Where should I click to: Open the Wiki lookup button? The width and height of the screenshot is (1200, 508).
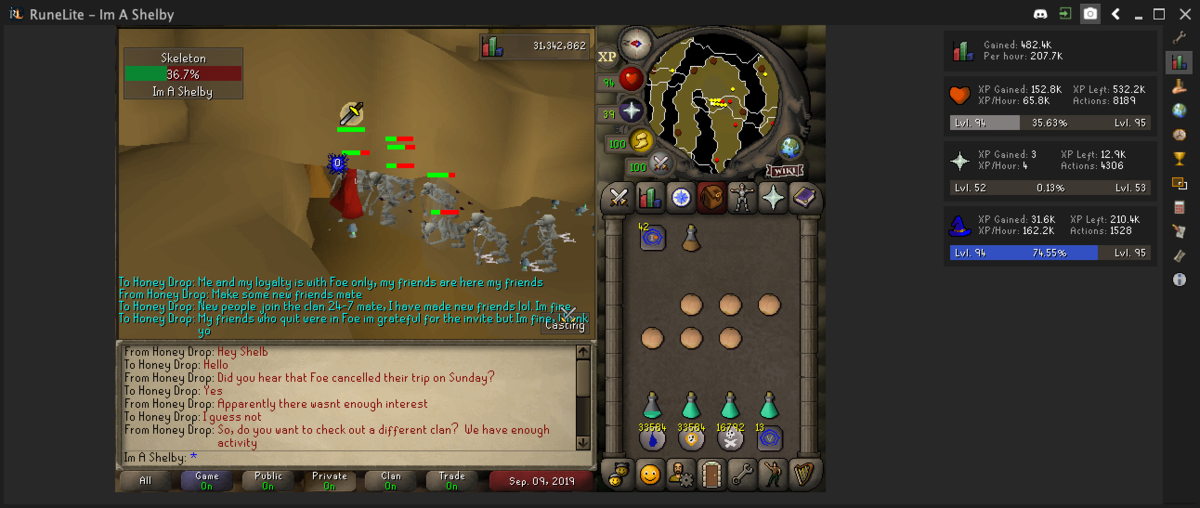tap(784, 170)
